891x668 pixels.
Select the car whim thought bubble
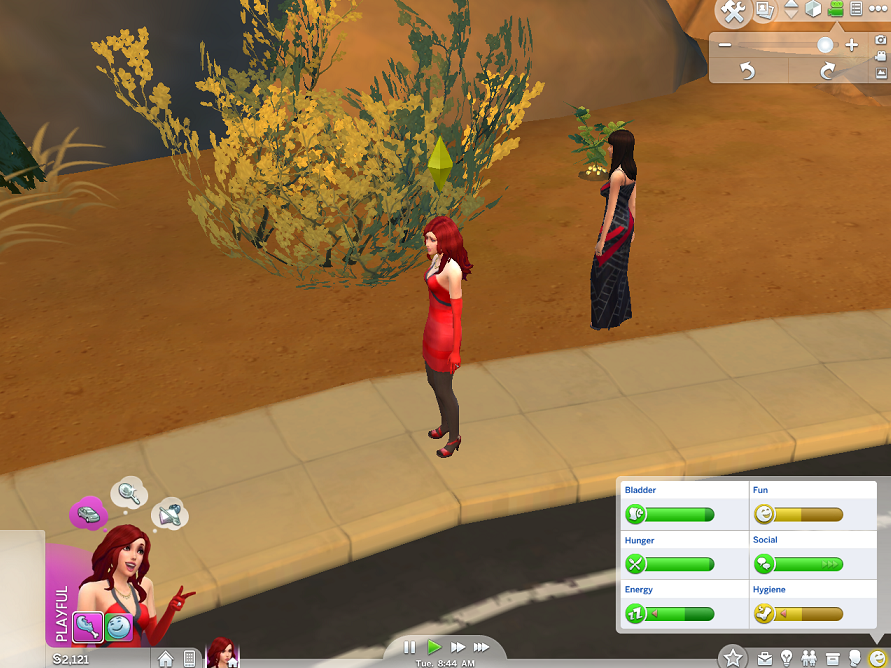click(88, 514)
